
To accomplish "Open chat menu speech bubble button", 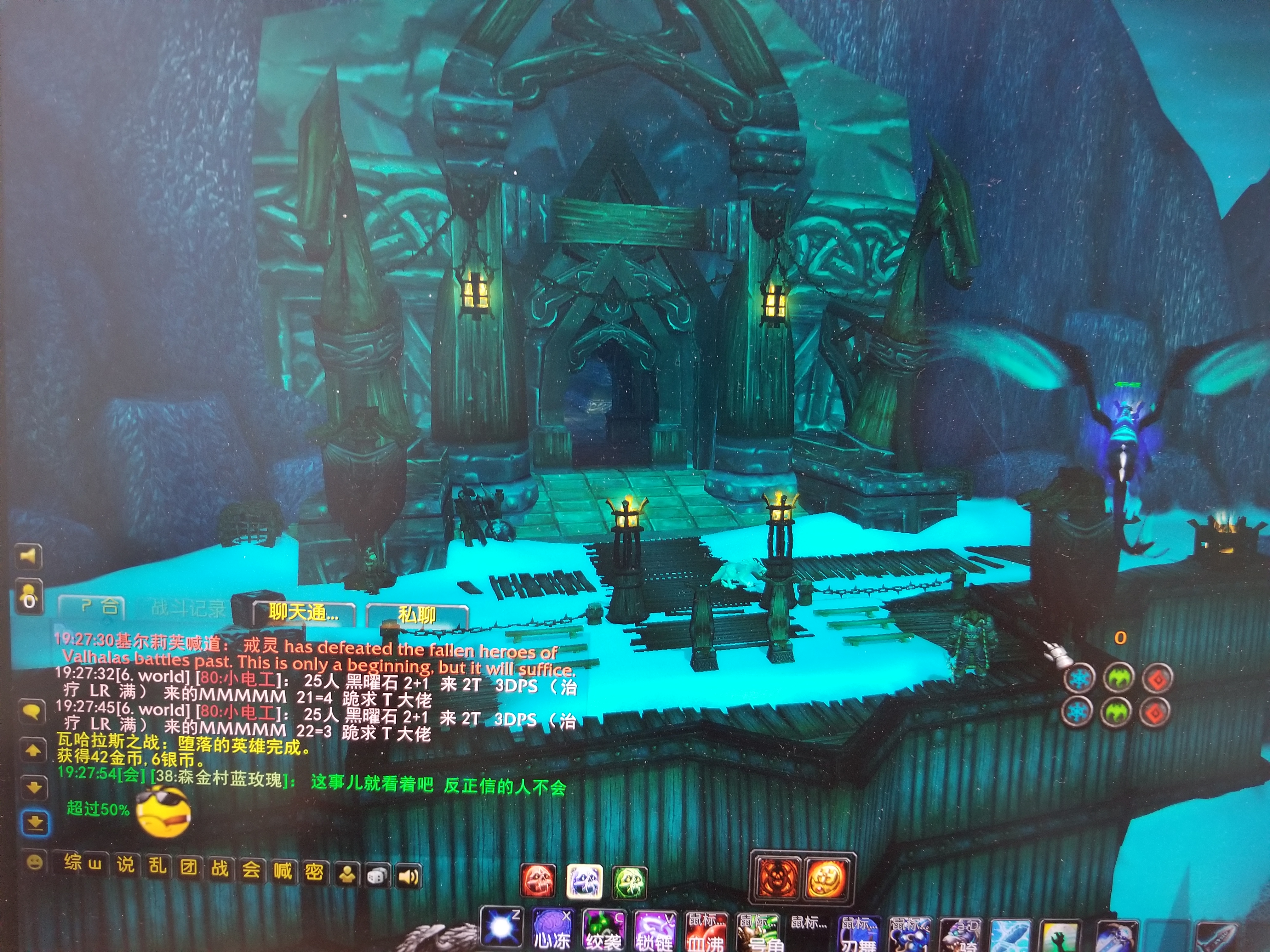I will click(32, 712).
